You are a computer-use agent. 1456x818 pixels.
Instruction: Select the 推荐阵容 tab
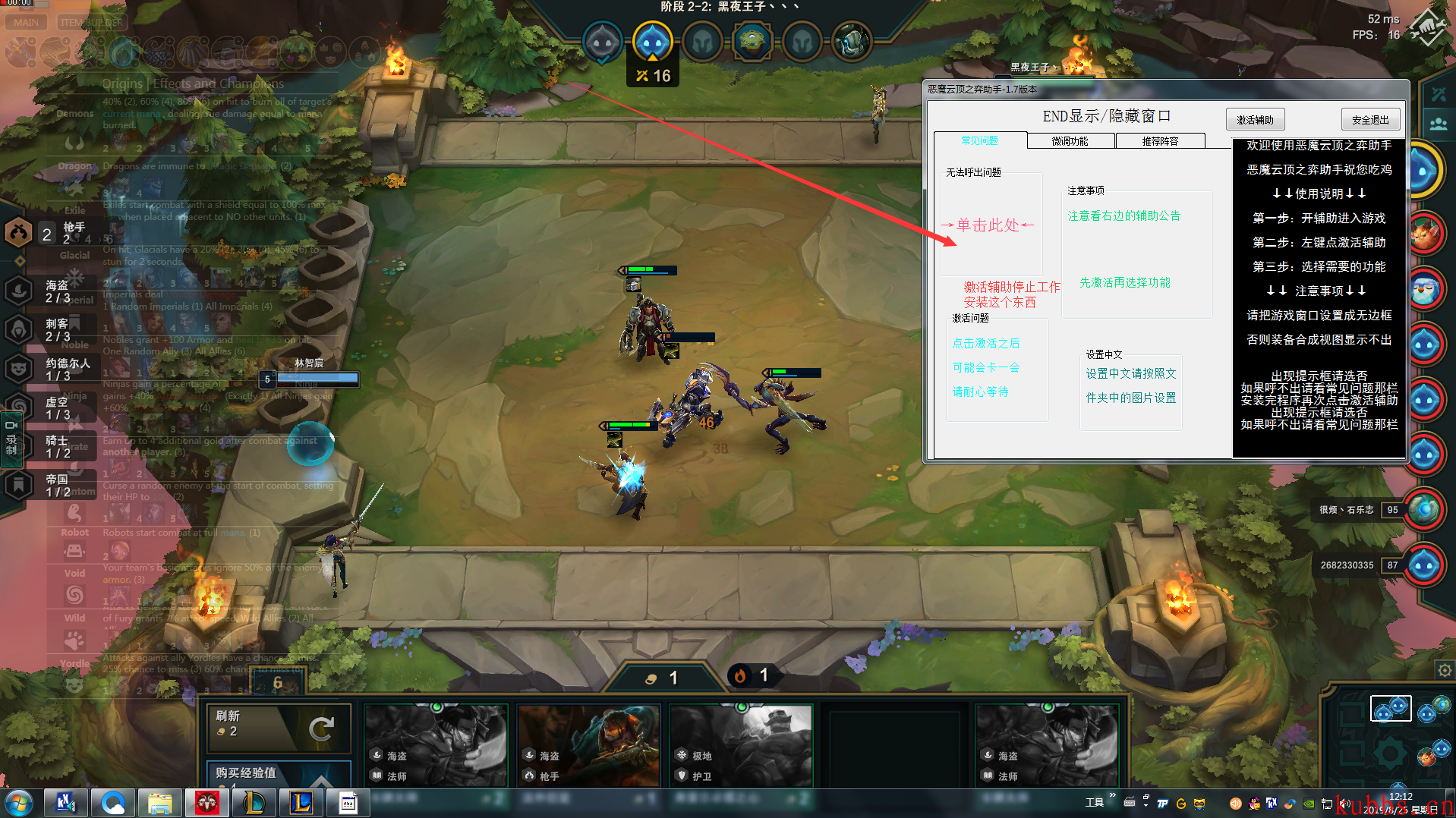(x=1160, y=141)
